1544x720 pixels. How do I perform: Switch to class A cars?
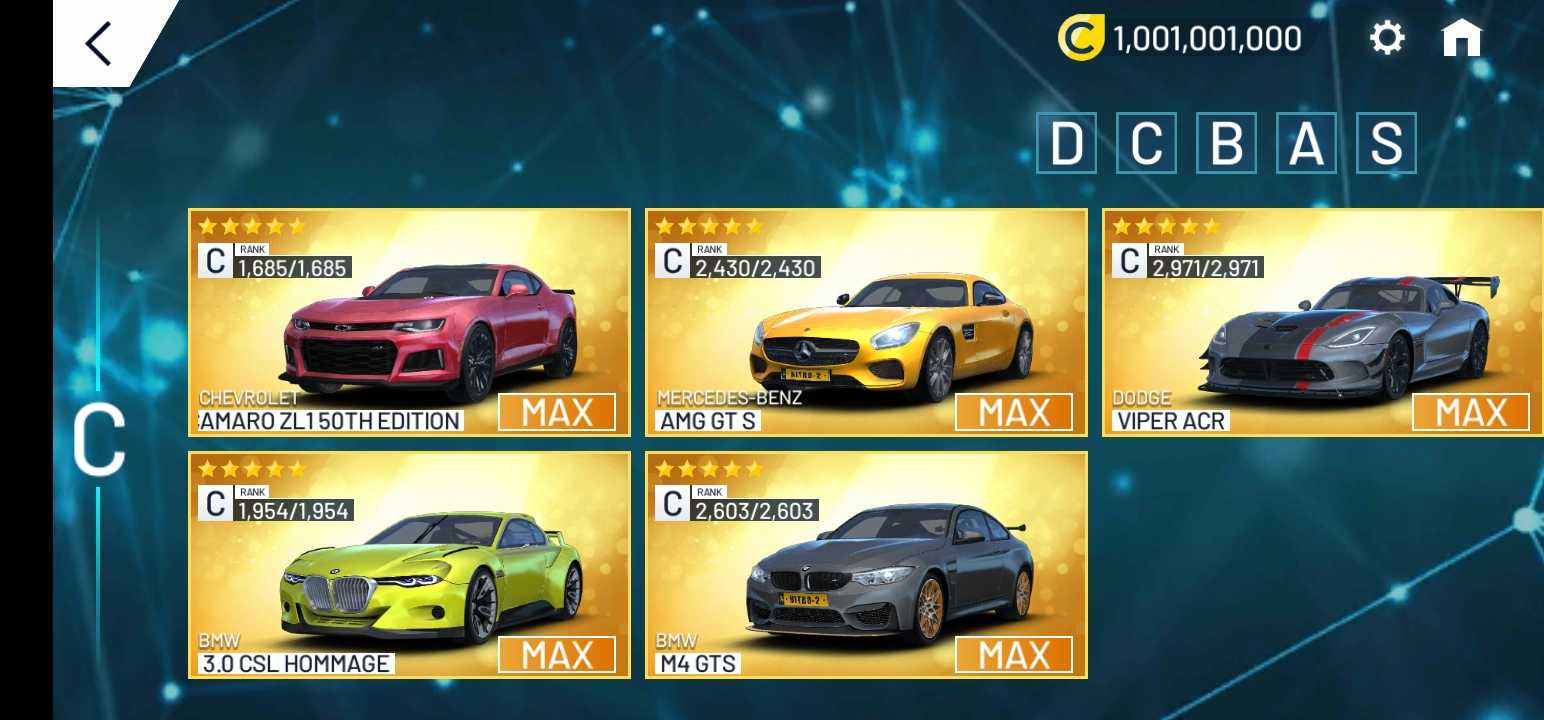click(x=1306, y=144)
